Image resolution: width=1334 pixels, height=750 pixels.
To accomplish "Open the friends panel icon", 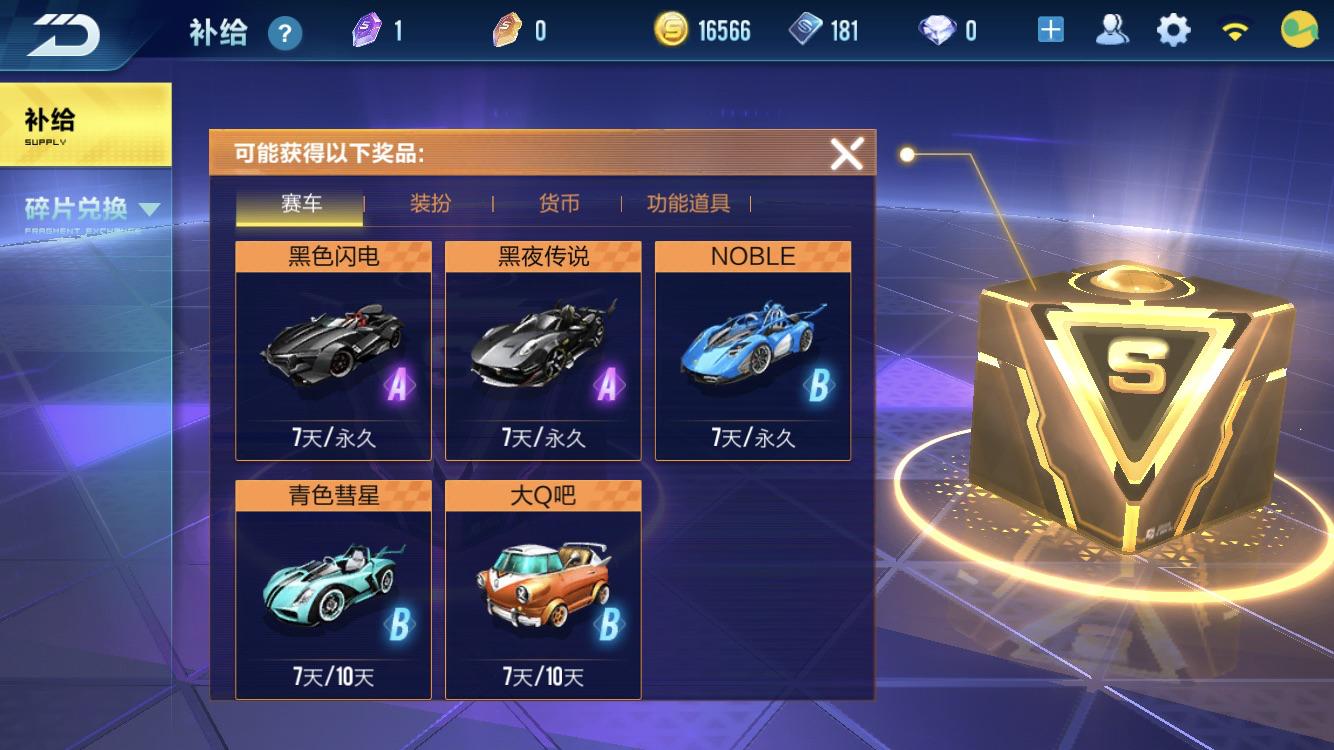I will [1113, 30].
